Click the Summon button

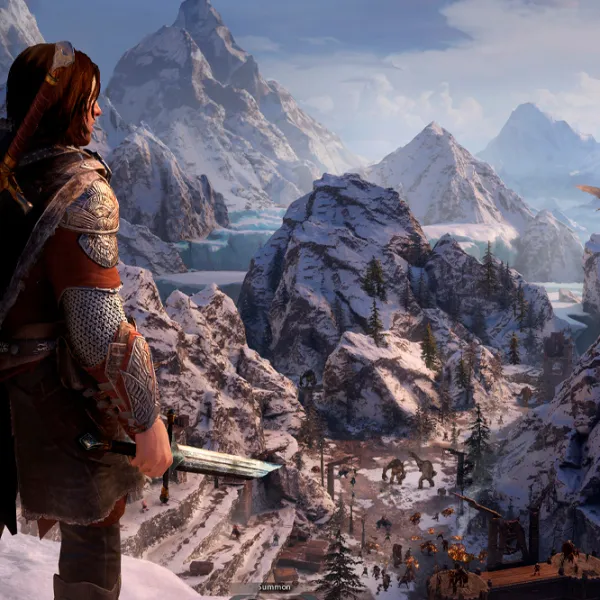tap(273, 587)
